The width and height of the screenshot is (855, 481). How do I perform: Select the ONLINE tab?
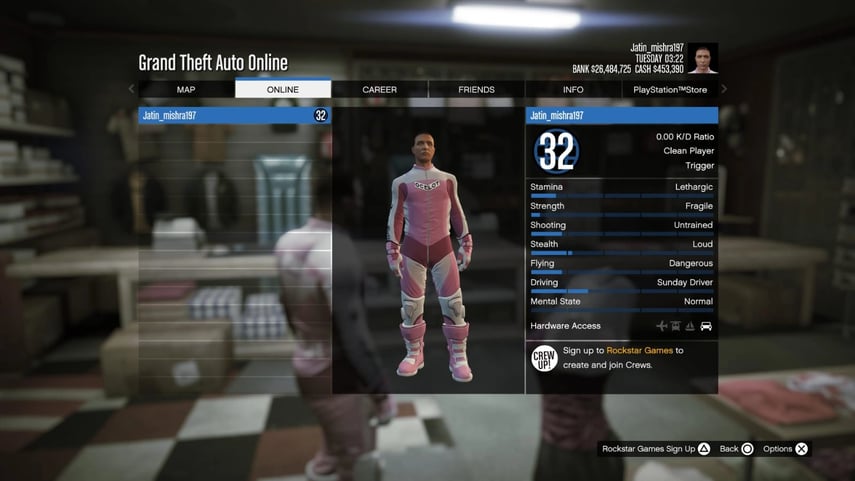[x=283, y=89]
